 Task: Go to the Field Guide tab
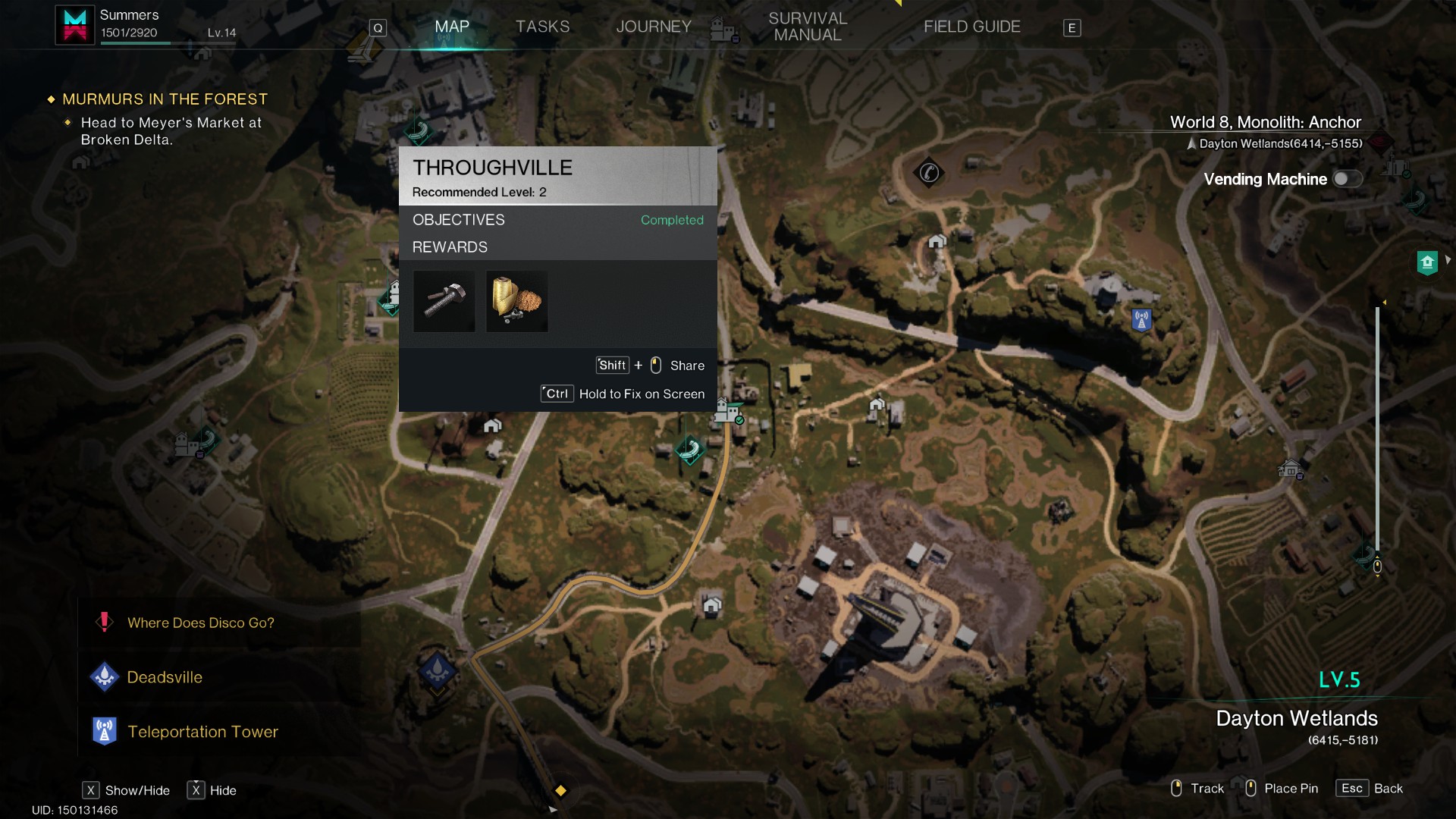click(x=971, y=27)
